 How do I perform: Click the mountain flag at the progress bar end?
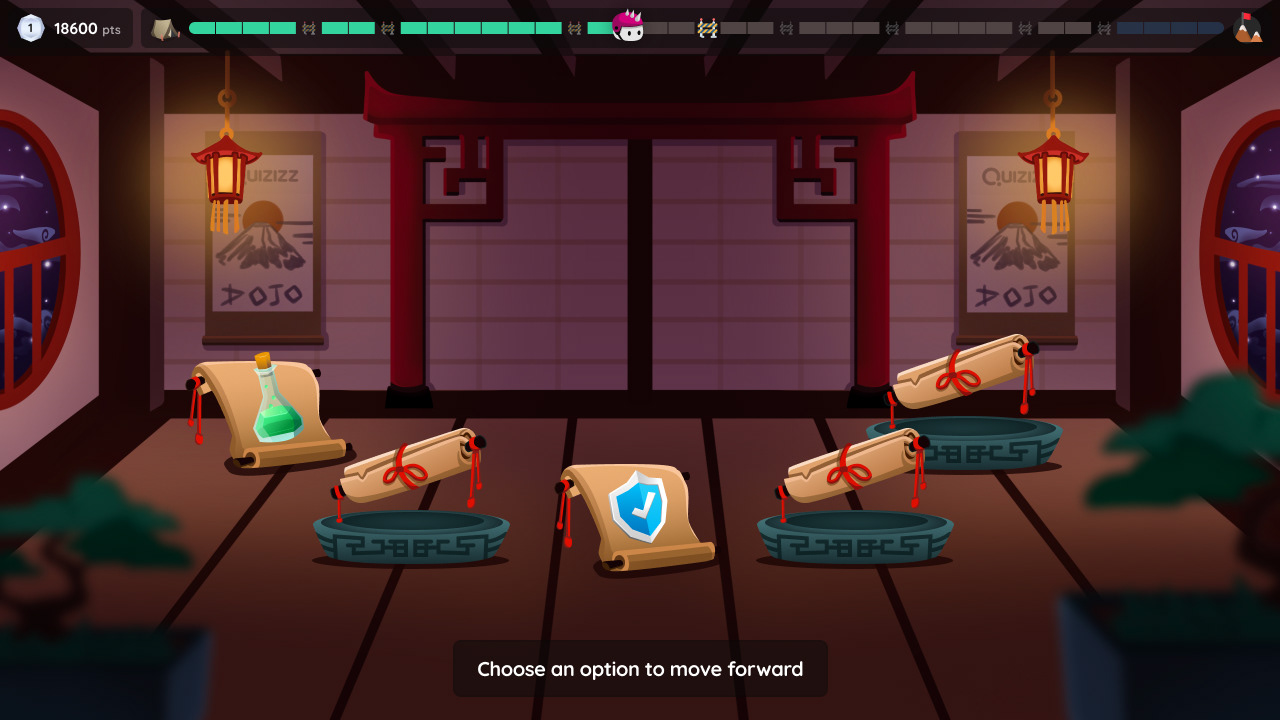pos(1248,26)
